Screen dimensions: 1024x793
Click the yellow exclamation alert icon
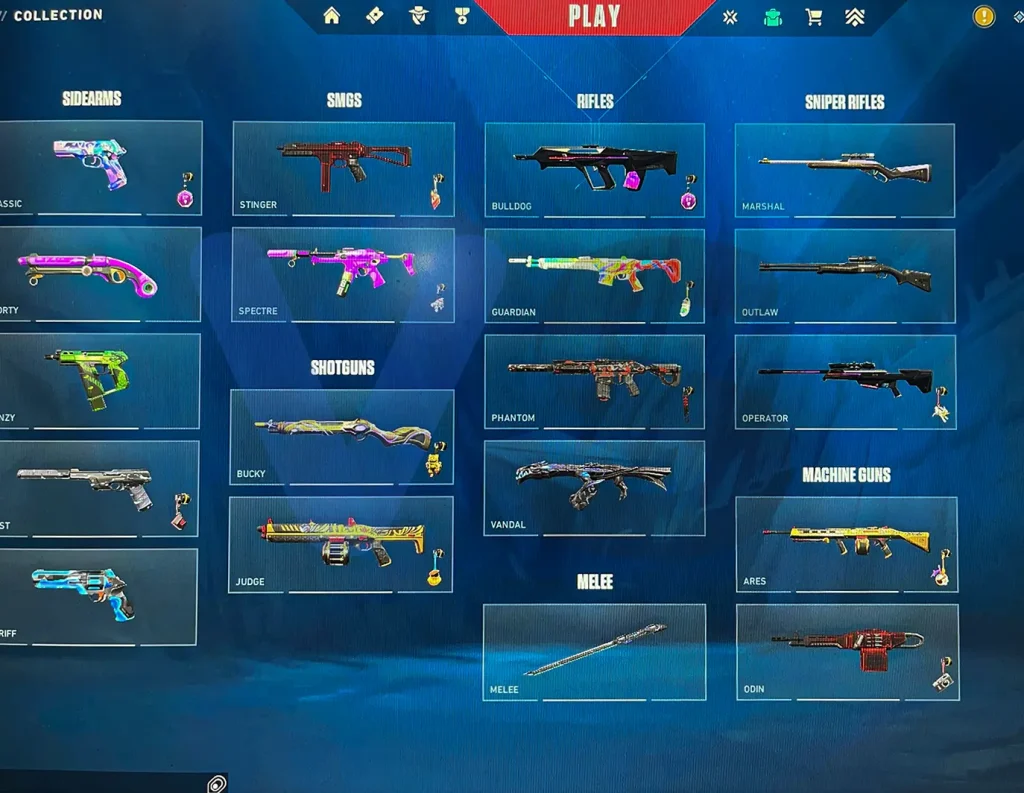985,16
